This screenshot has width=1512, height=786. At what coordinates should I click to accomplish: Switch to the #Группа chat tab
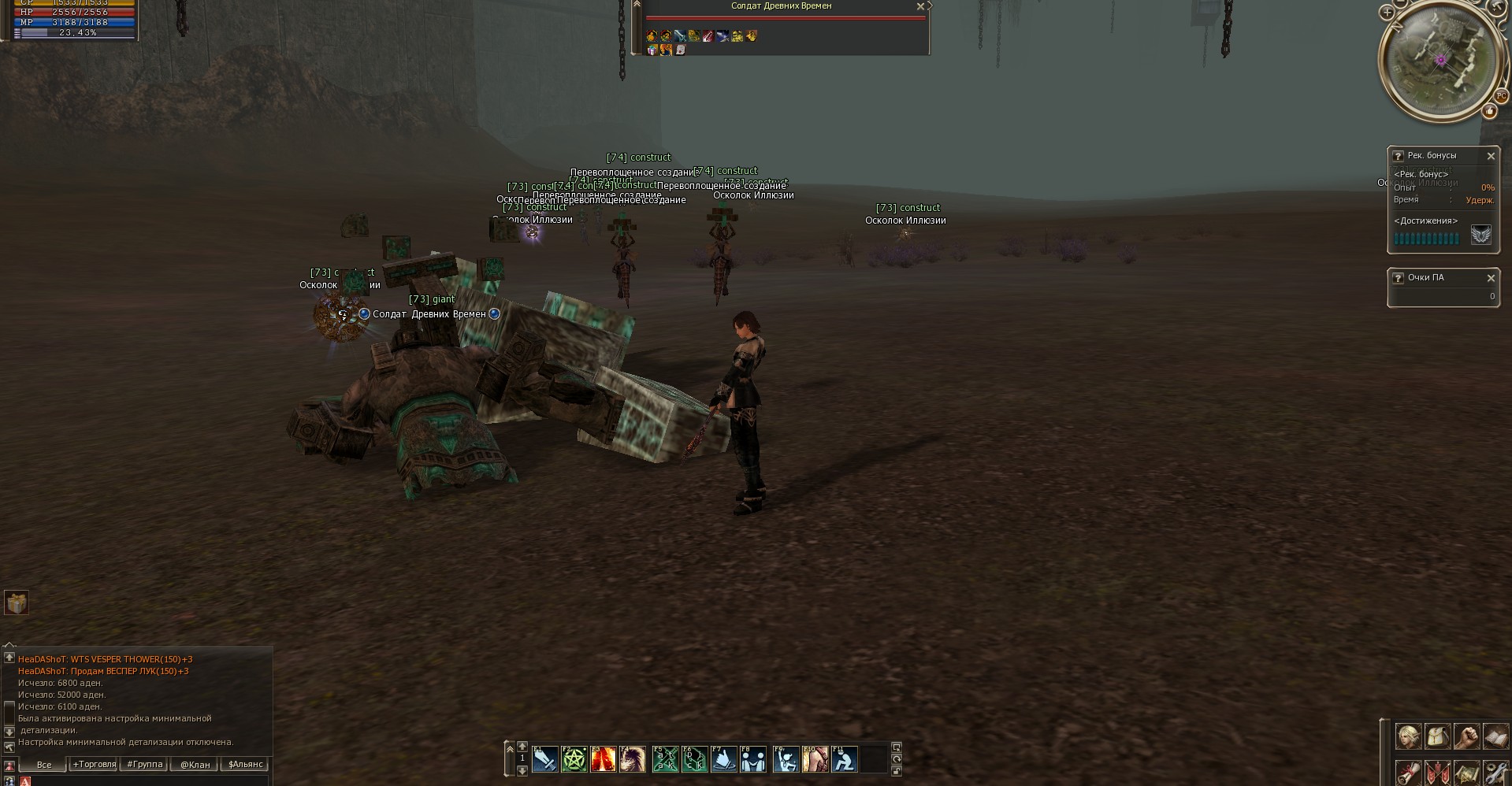coord(144,764)
